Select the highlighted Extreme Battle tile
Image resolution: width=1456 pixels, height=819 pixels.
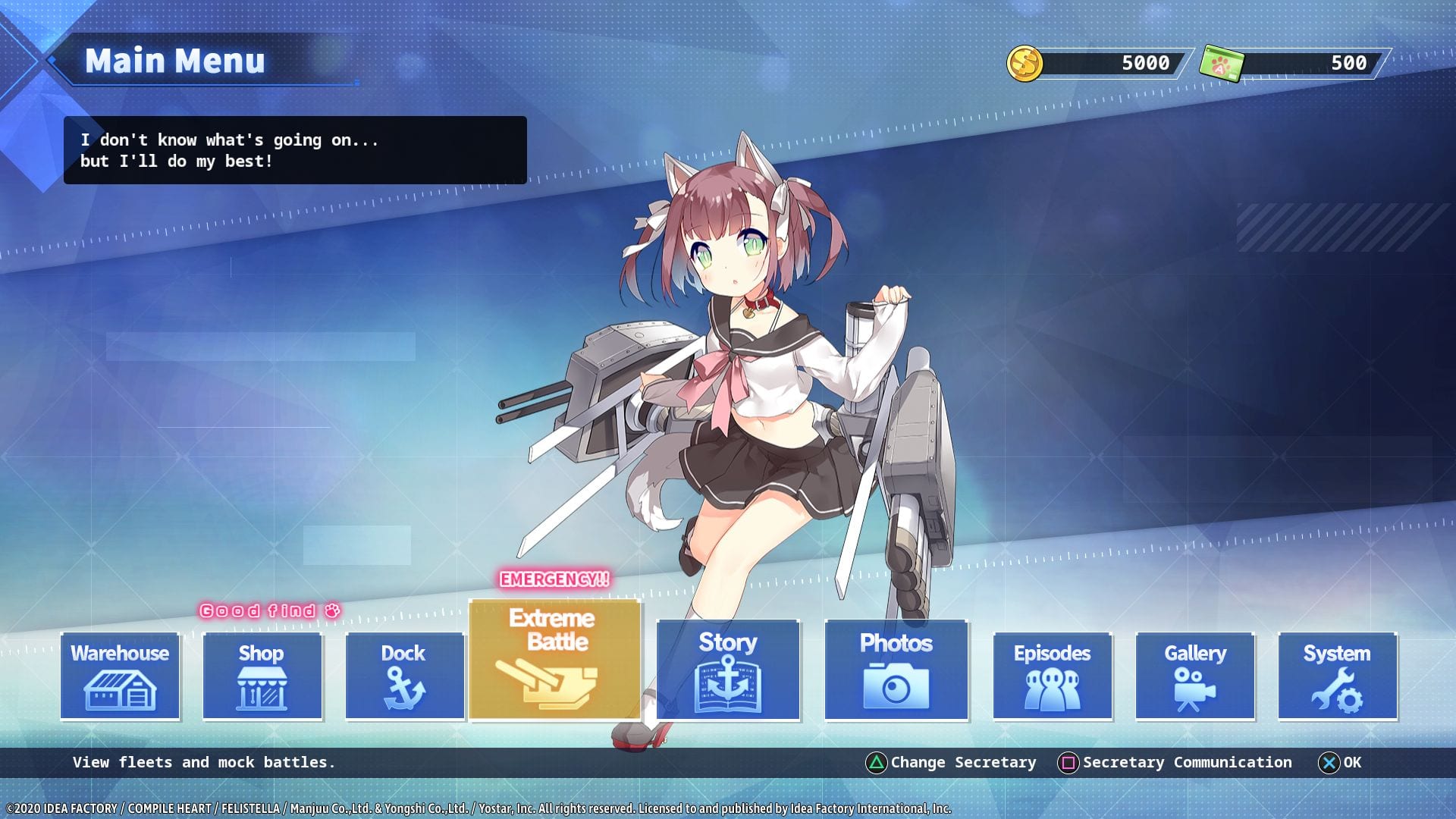(x=554, y=659)
